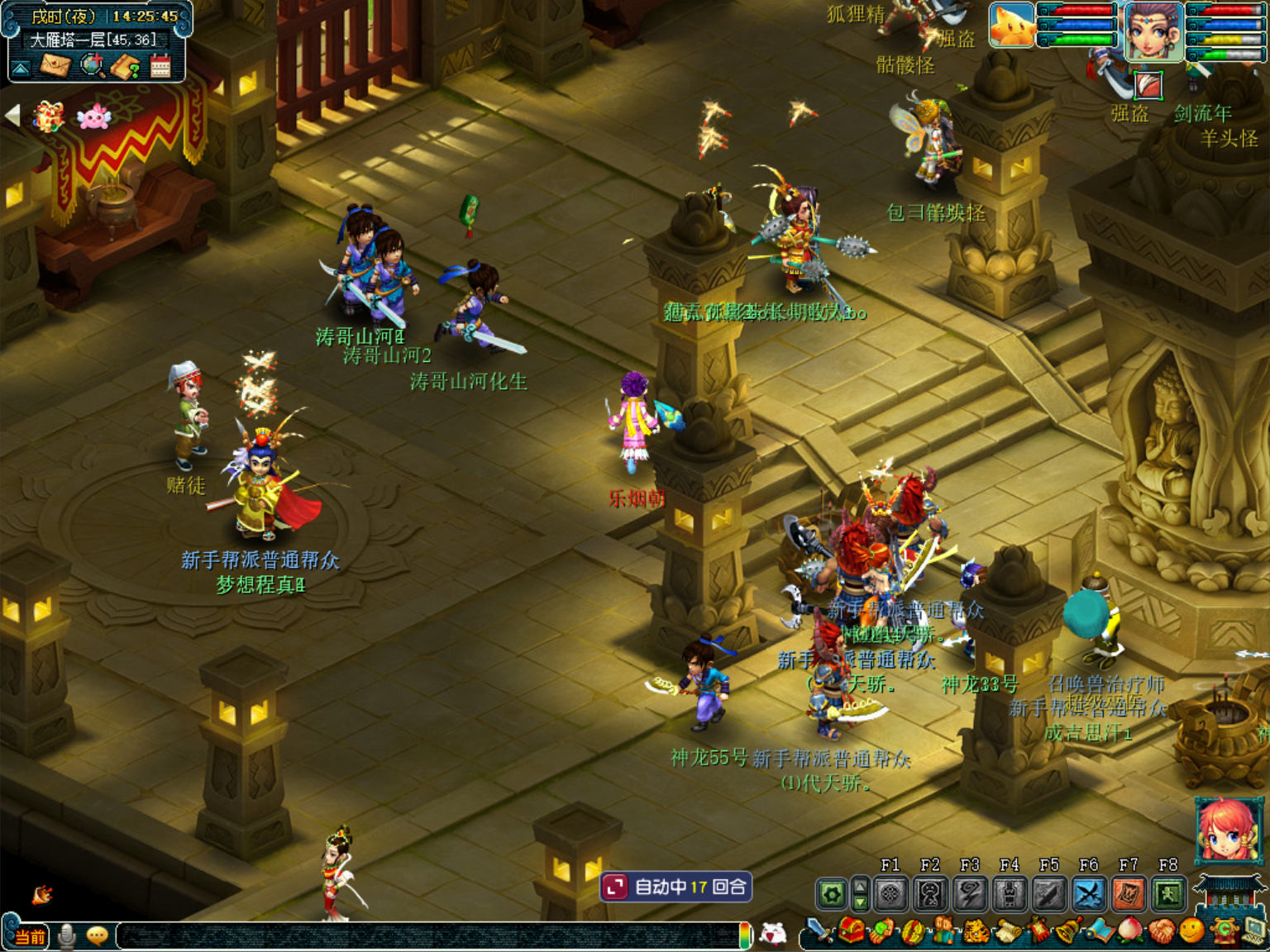Switch the 当前 chat channel button
This screenshot has width=1270, height=952.
30,936
